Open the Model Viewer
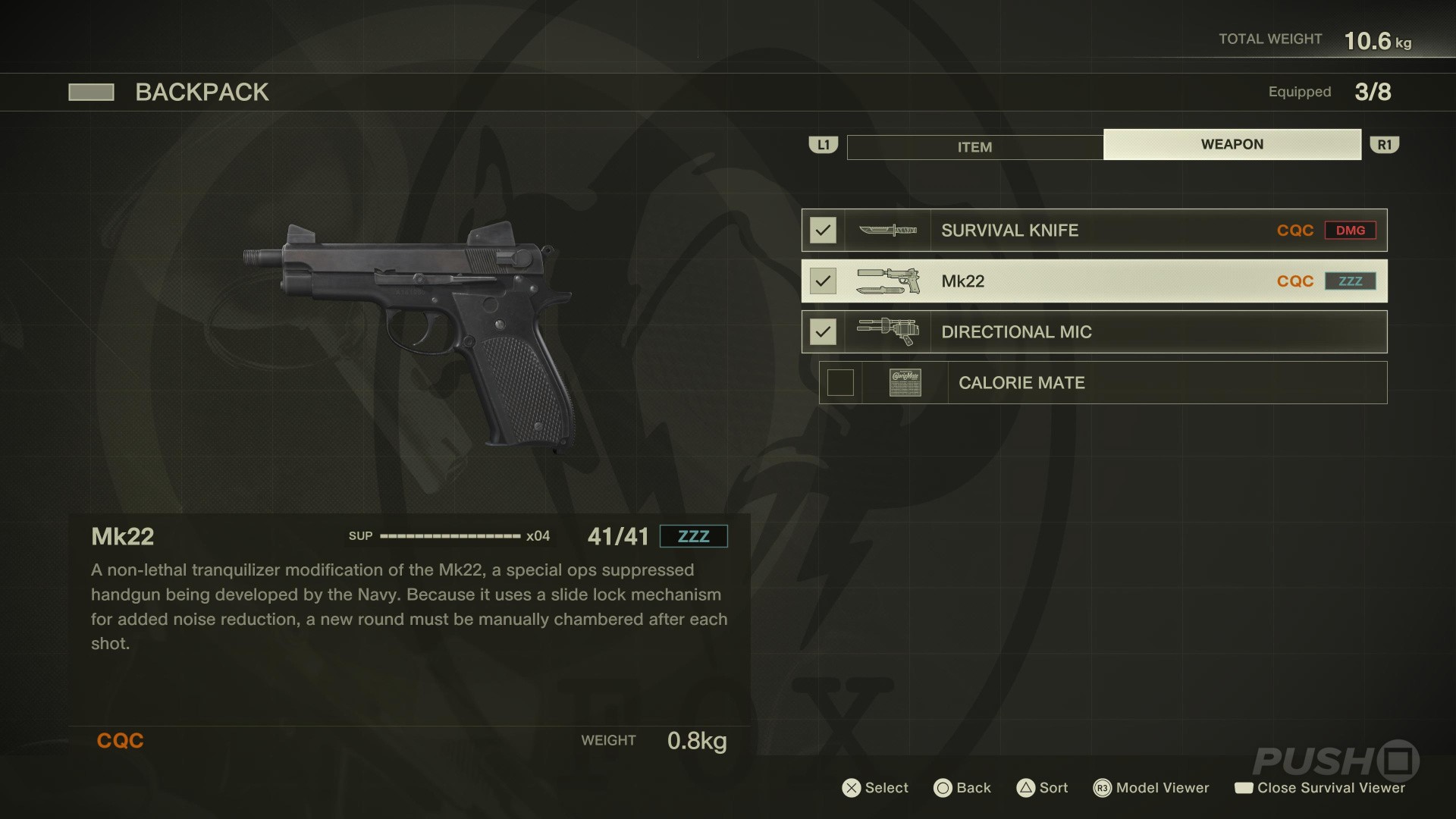The image size is (1456, 819). 1151,788
